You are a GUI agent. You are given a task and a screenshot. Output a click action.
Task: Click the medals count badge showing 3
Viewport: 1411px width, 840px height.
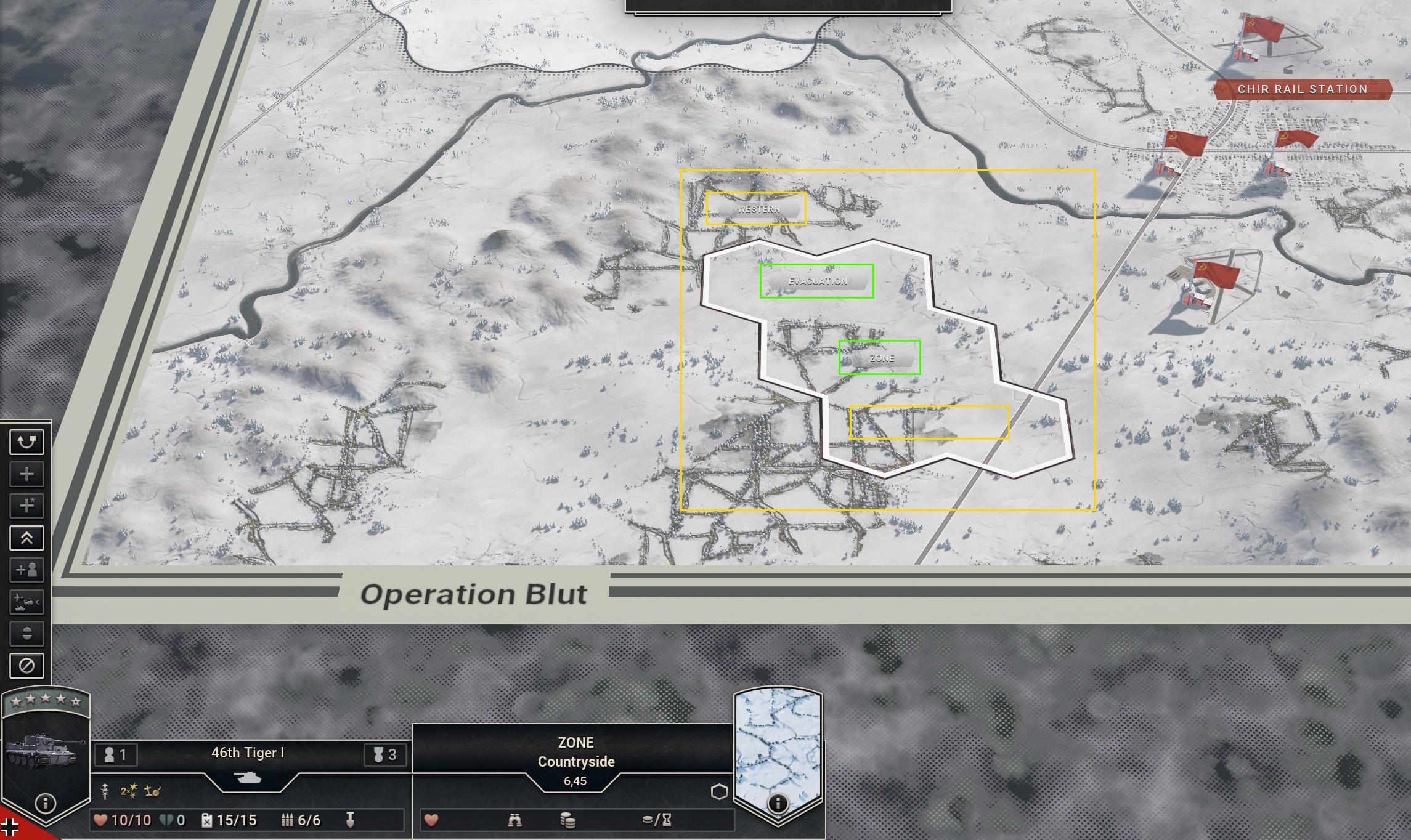(386, 754)
